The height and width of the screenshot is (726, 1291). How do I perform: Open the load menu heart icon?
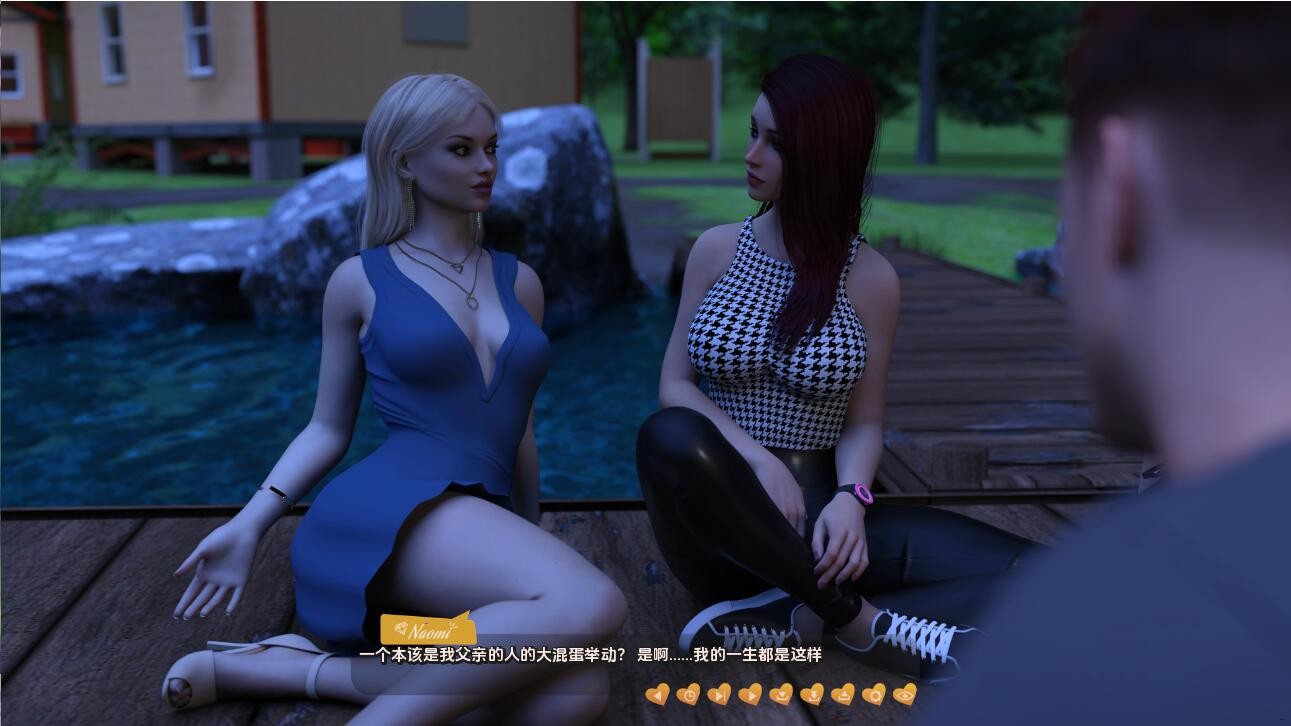click(843, 694)
